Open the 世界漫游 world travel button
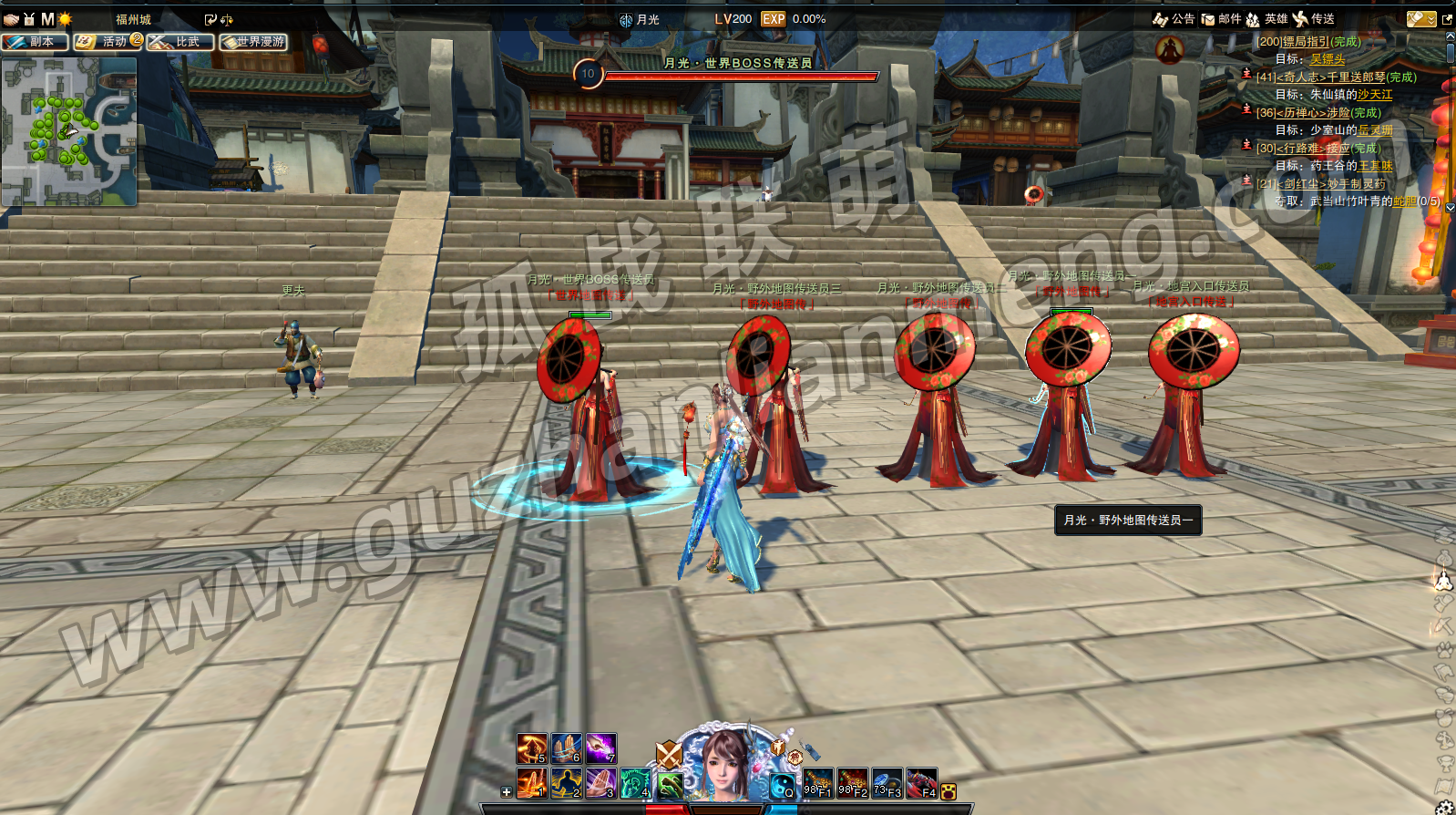The image size is (1456, 815). (253, 42)
